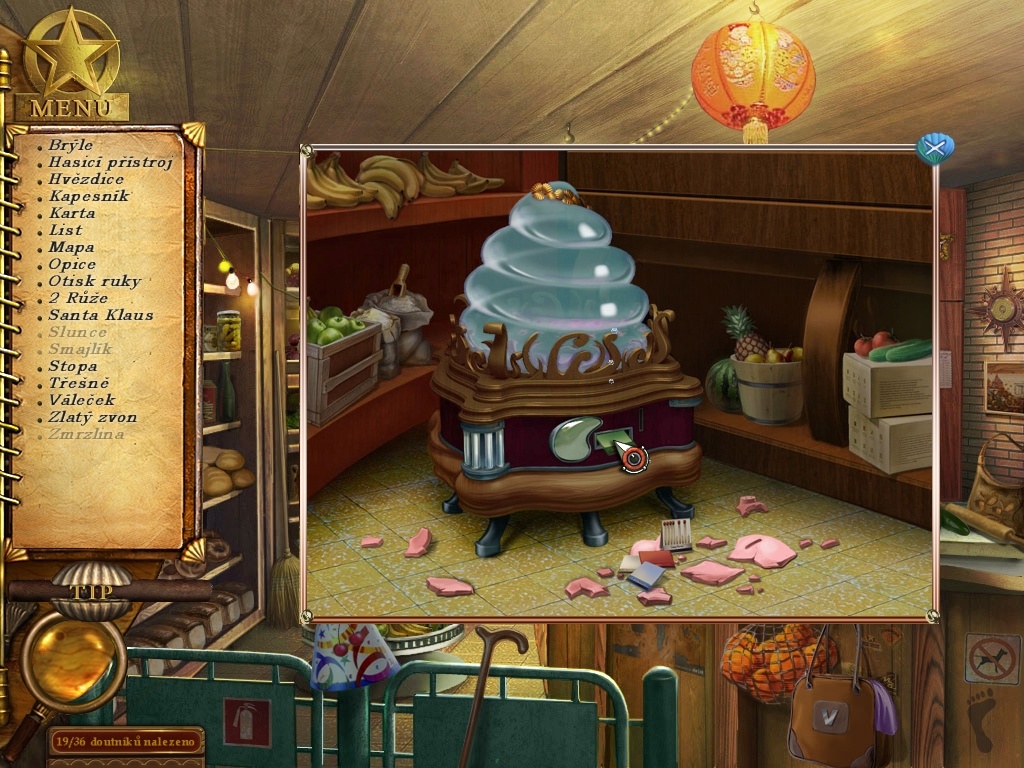The image size is (1024, 768).
Task: Click 'Stopa' in the object list
Action: click(x=73, y=366)
